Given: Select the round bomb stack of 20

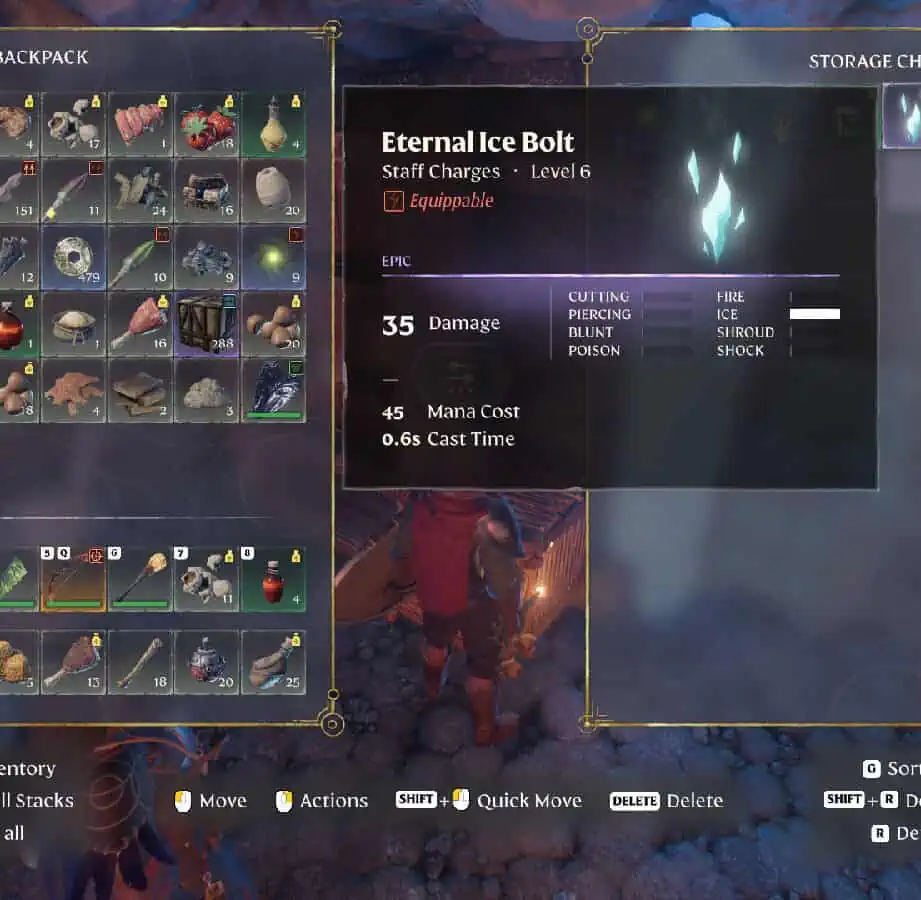Looking at the screenshot, I should [x=207, y=662].
